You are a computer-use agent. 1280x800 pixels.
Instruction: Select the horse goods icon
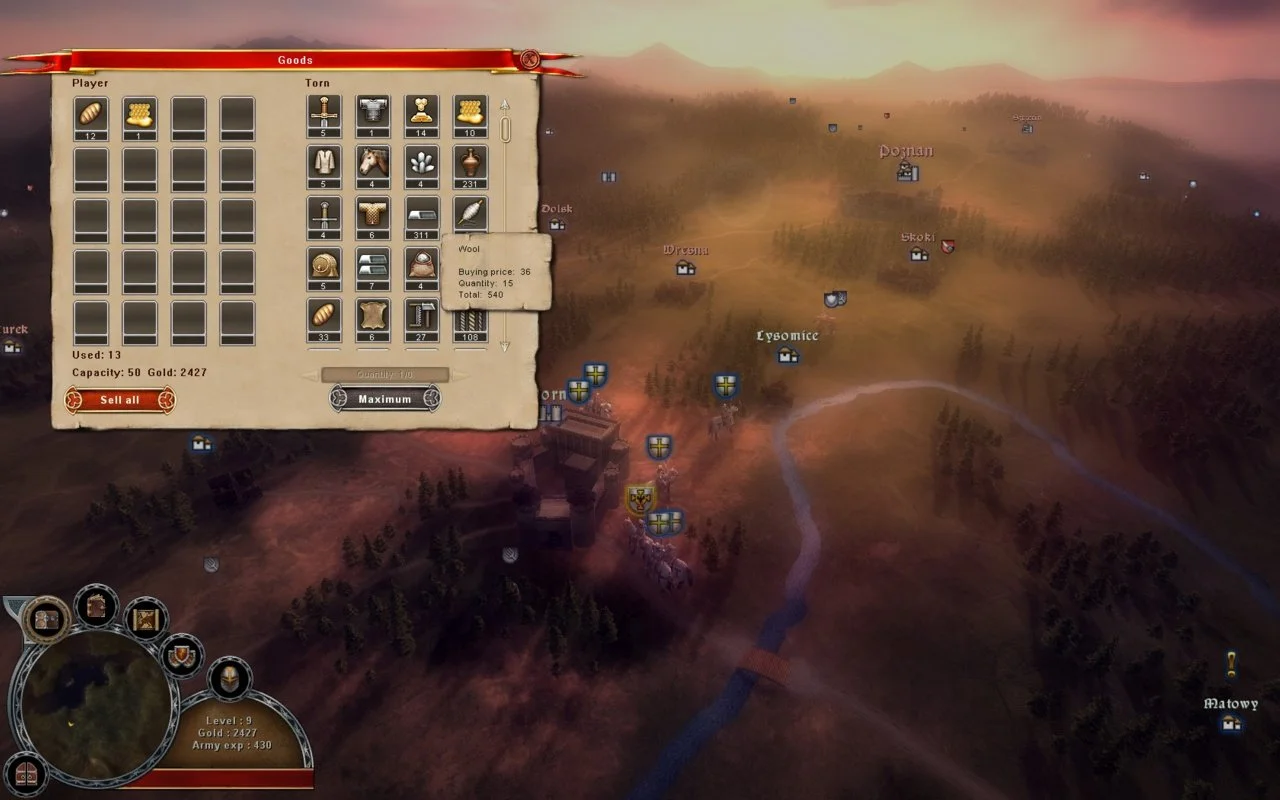[x=371, y=162]
